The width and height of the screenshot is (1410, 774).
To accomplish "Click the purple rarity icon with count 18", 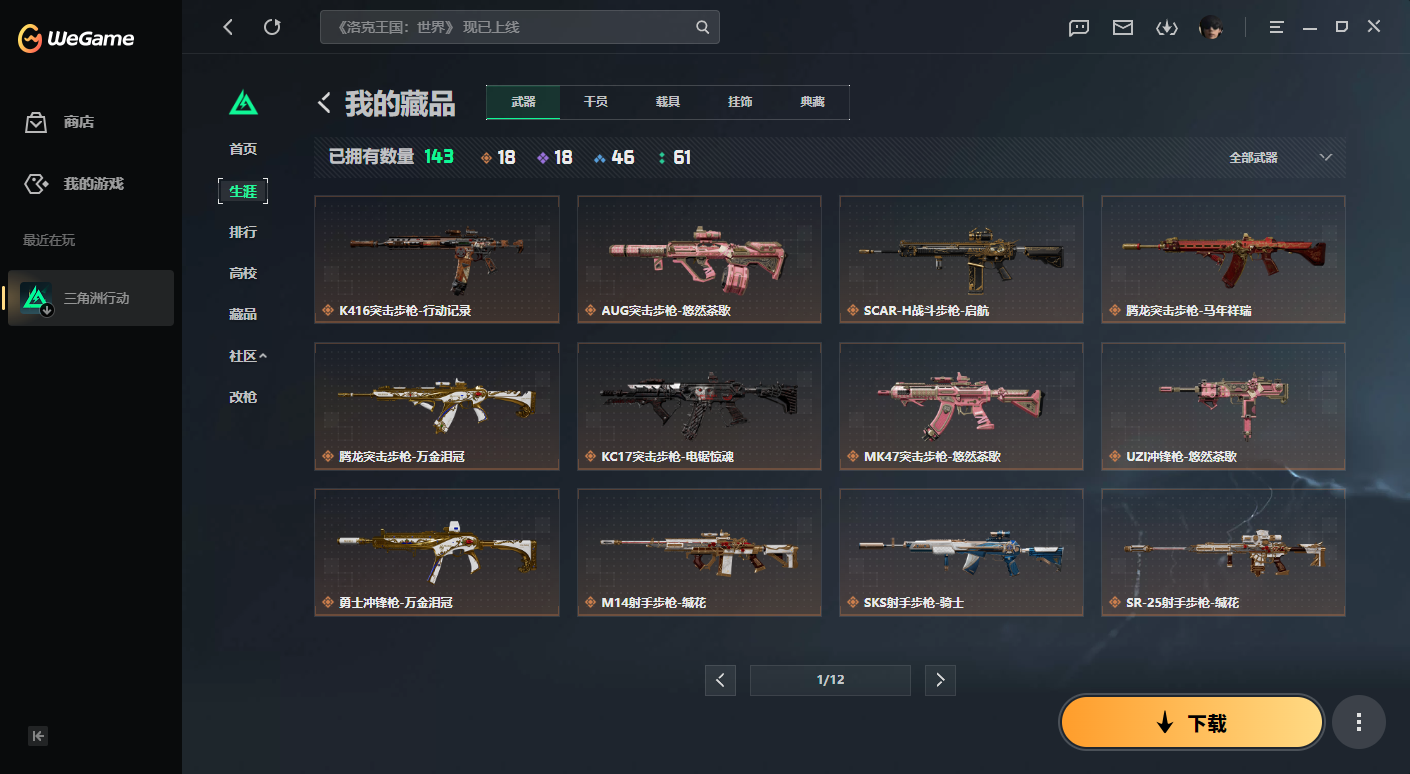I will (x=543, y=156).
